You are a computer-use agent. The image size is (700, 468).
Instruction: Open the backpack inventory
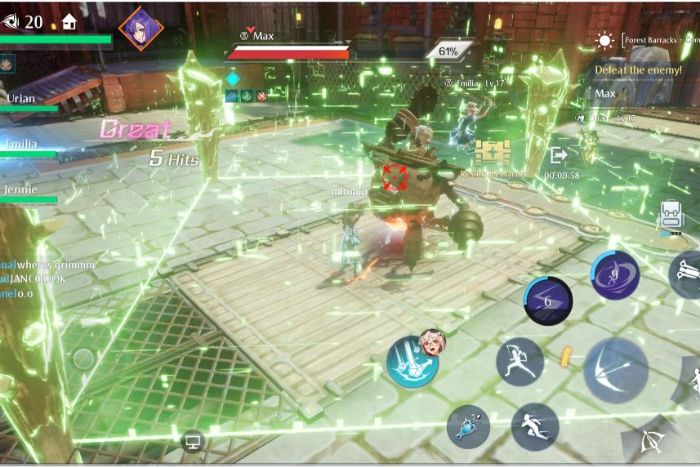tap(671, 216)
